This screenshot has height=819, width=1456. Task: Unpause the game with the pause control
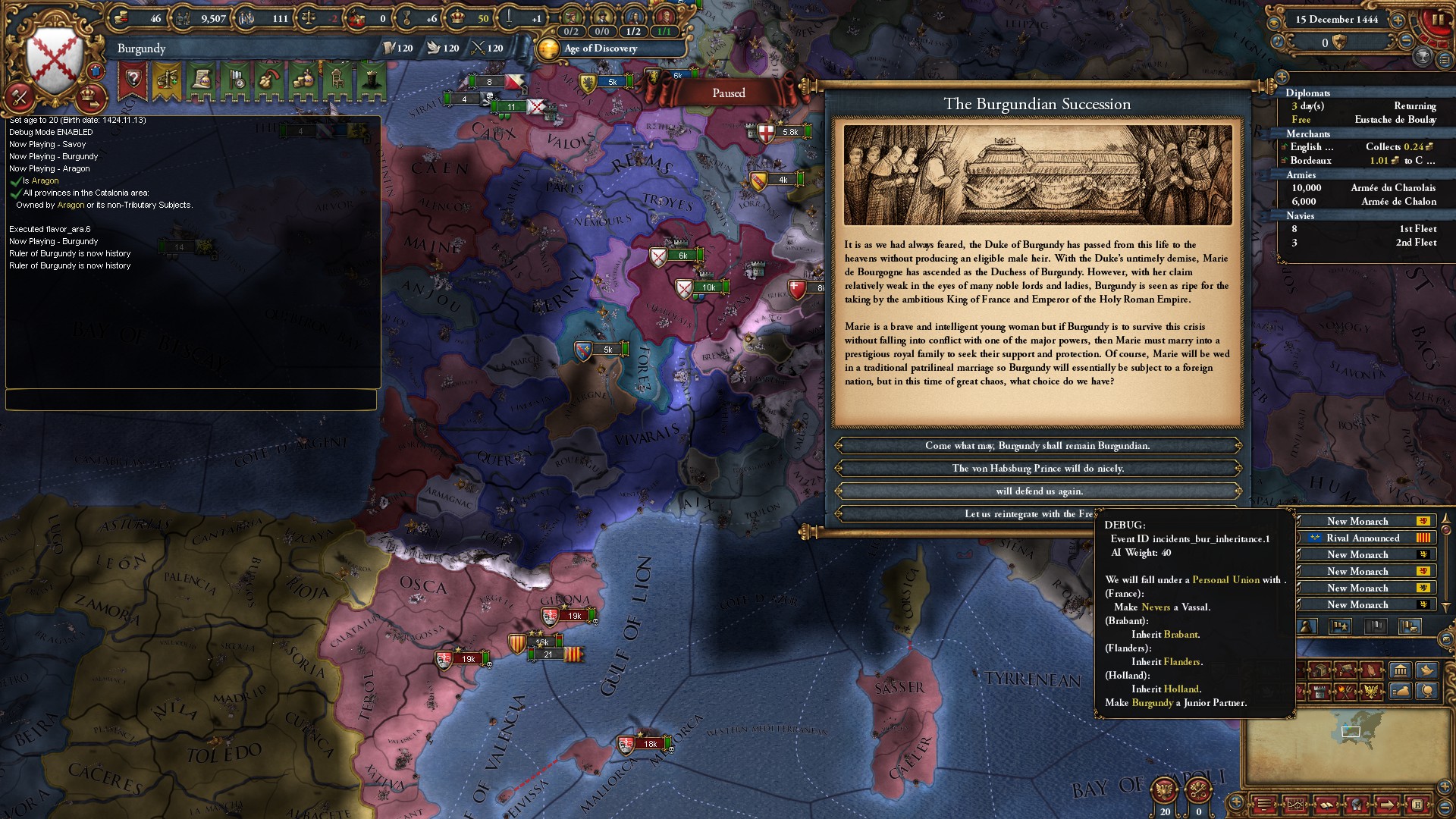(1439, 20)
